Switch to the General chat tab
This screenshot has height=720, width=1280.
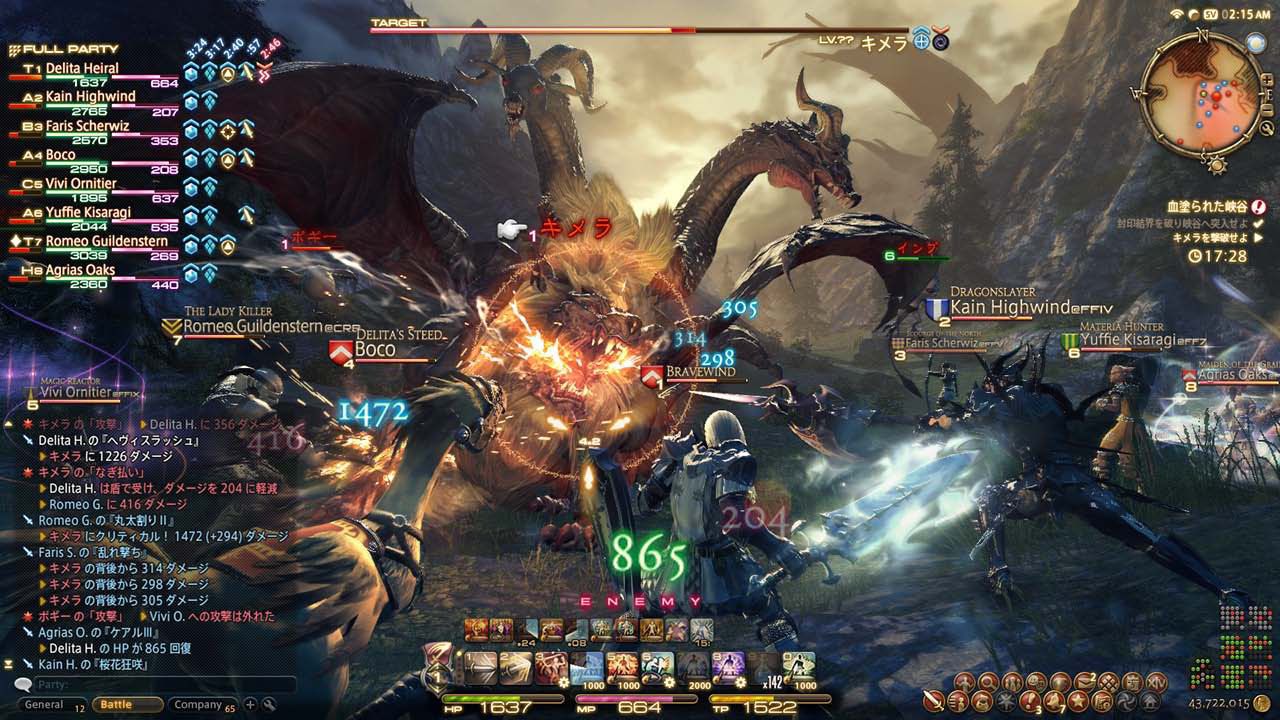tap(44, 703)
